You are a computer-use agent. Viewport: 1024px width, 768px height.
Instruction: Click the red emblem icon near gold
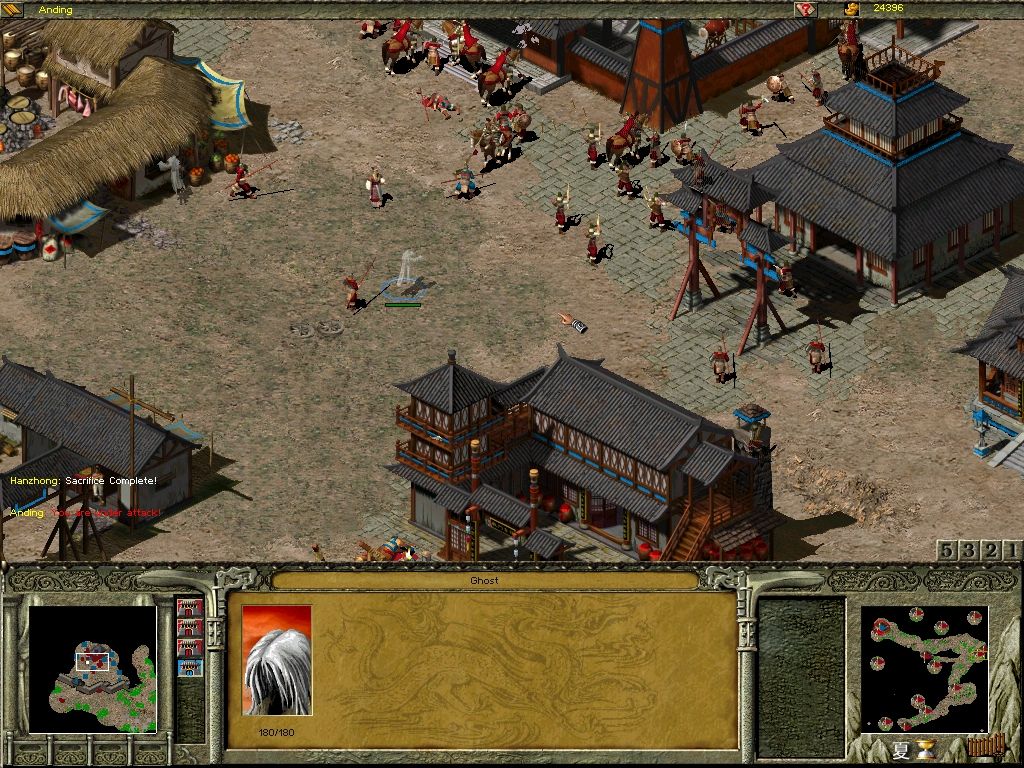coord(805,9)
